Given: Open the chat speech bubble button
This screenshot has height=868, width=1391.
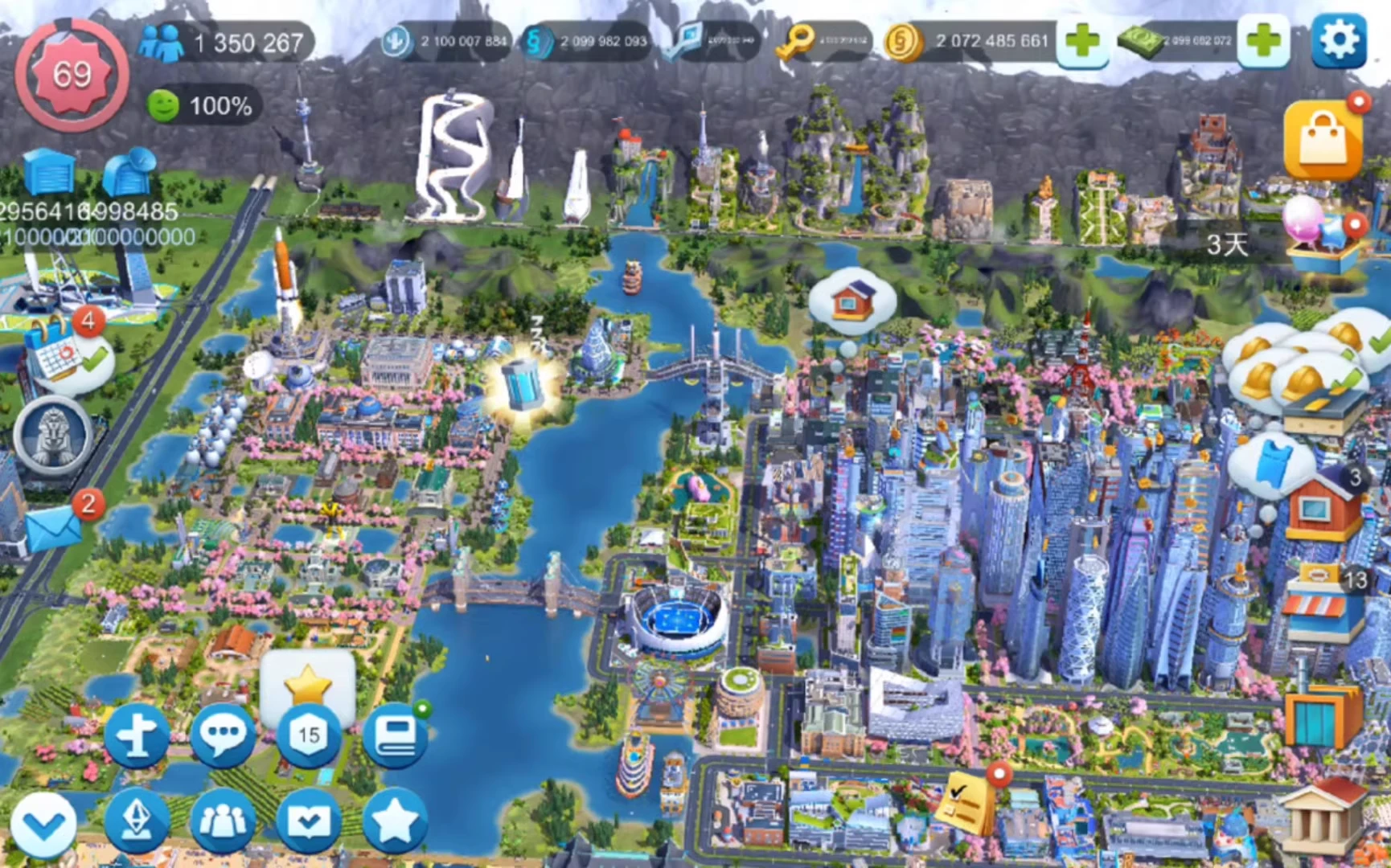Looking at the screenshot, I should coord(223,735).
